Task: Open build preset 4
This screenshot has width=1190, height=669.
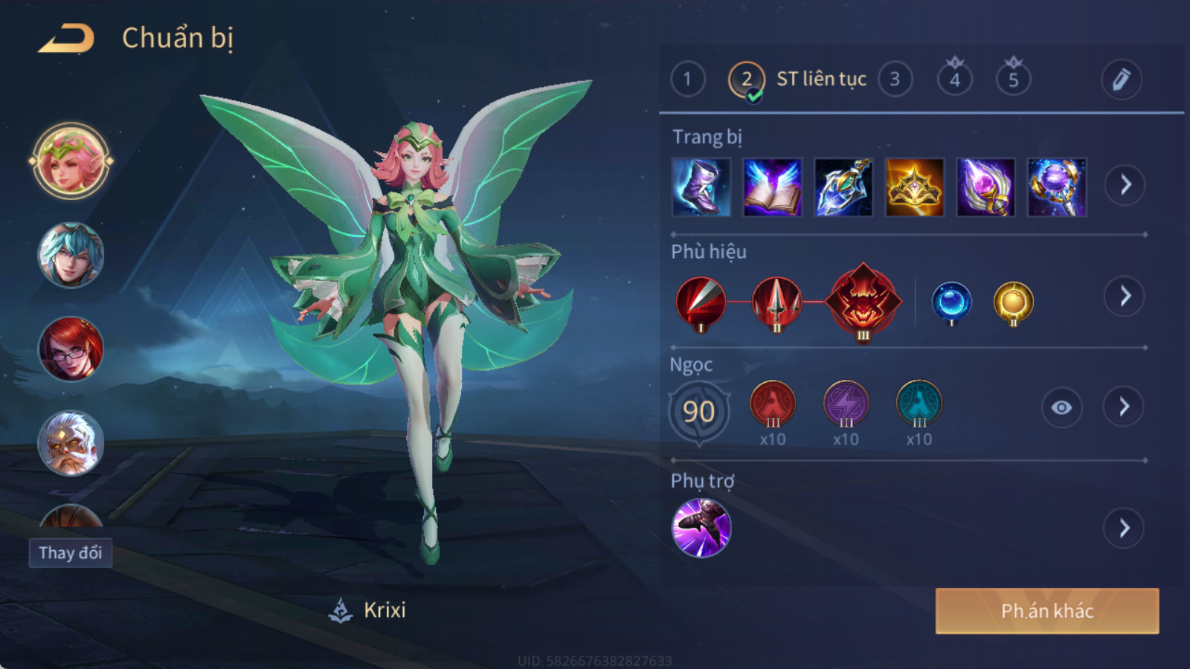Action: 954,79
